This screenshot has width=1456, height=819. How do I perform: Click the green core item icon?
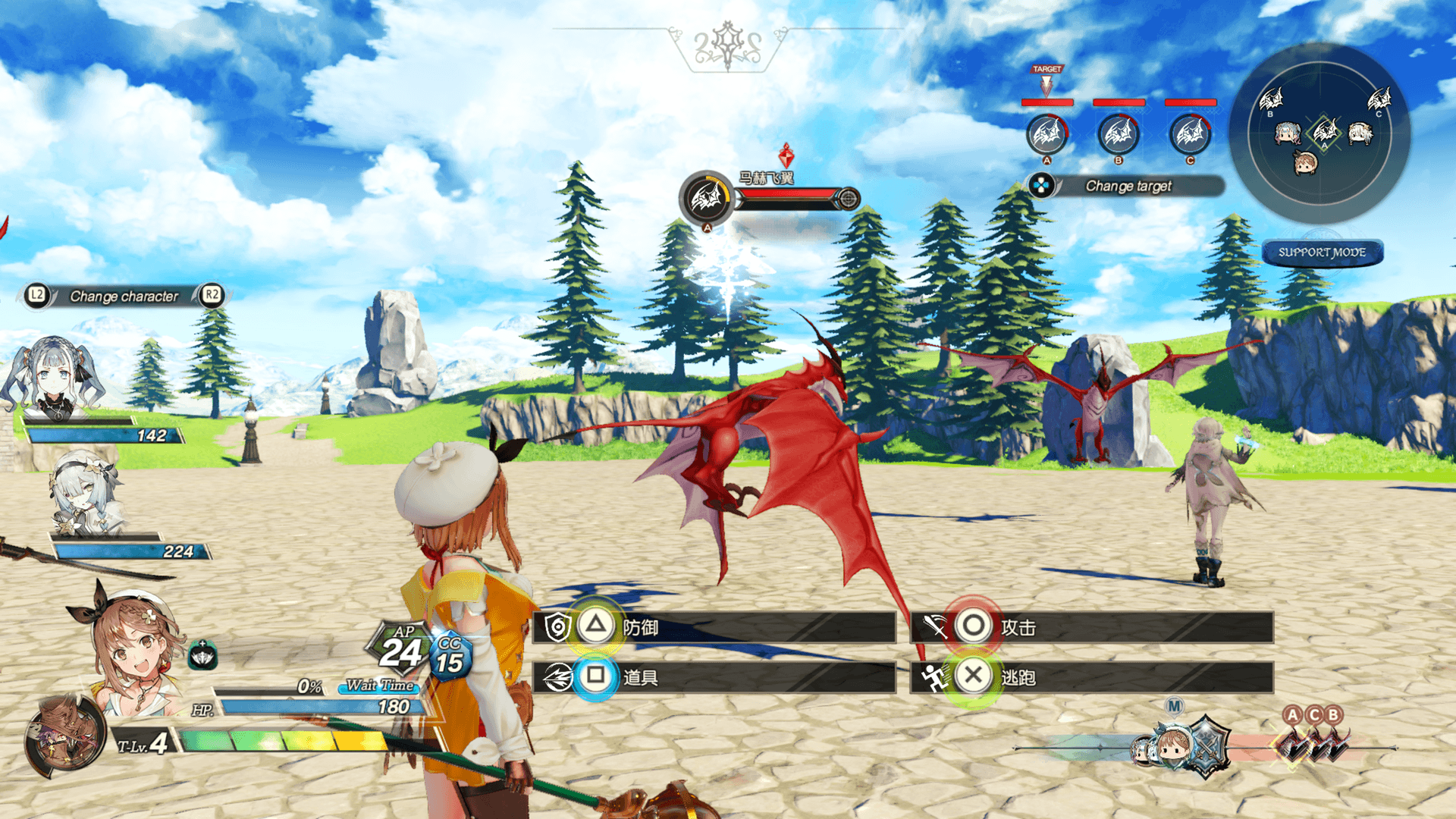[x=202, y=655]
